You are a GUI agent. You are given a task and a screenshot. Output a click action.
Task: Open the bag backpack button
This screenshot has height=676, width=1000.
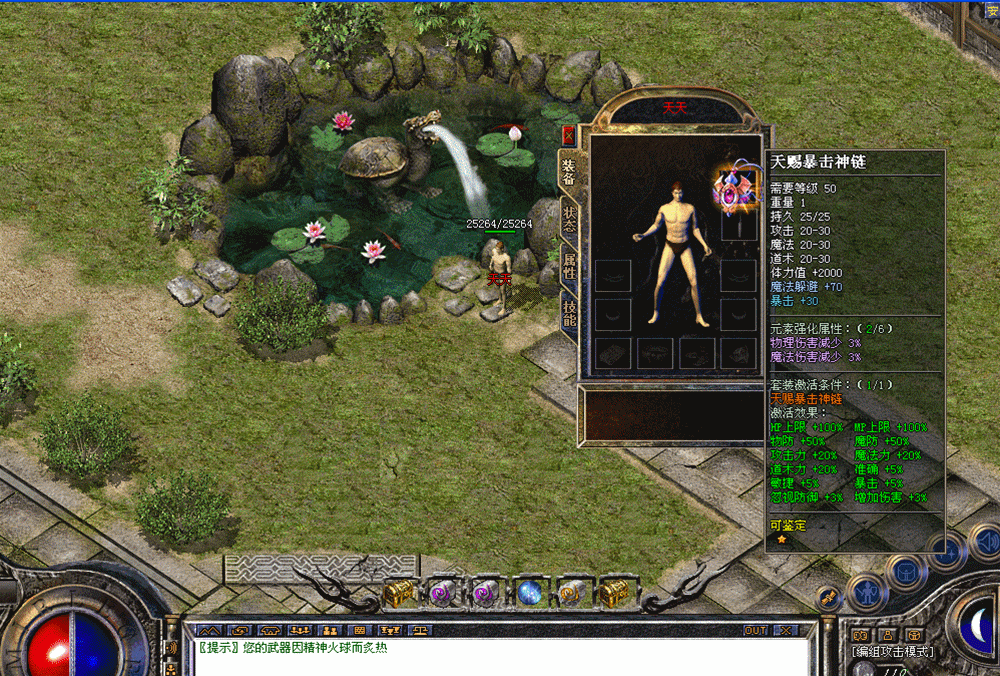[905, 572]
